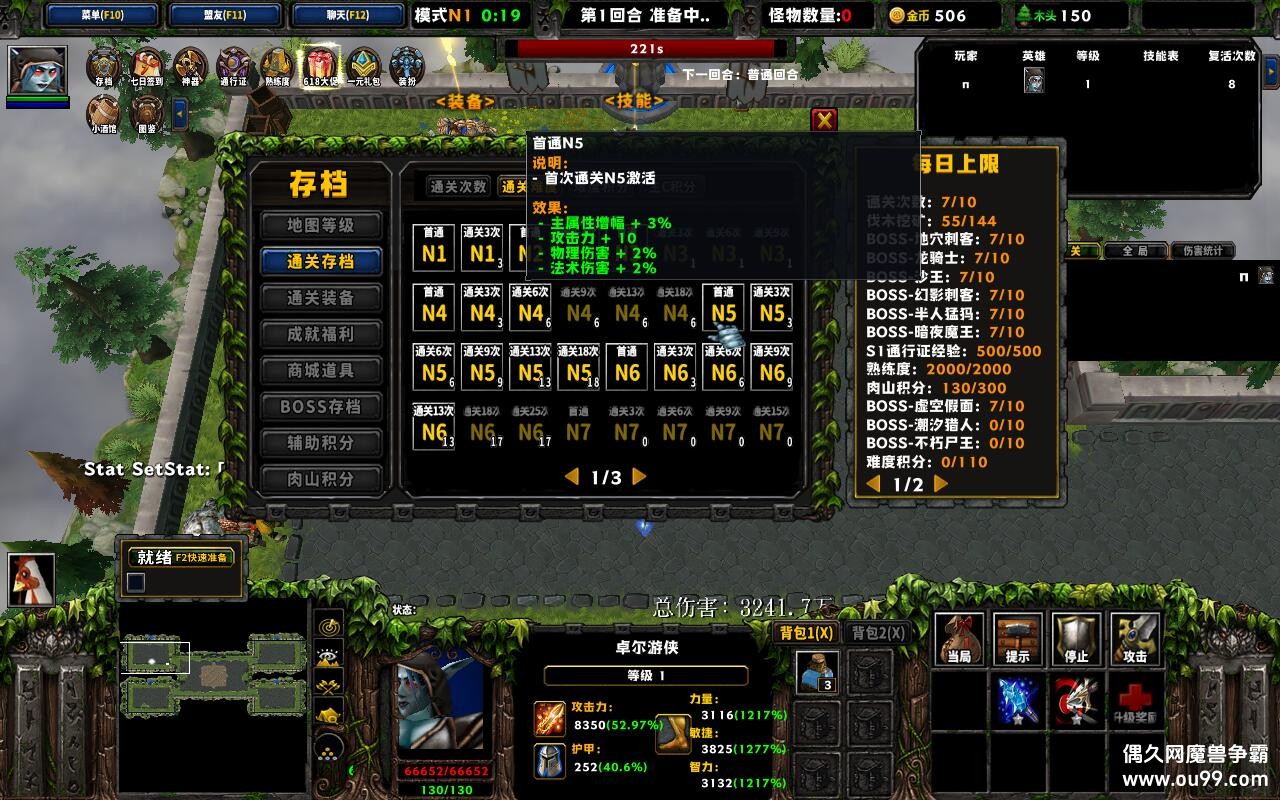
Task: Click the right arrow on the 1/3 pager
Action: tap(637, 478)
